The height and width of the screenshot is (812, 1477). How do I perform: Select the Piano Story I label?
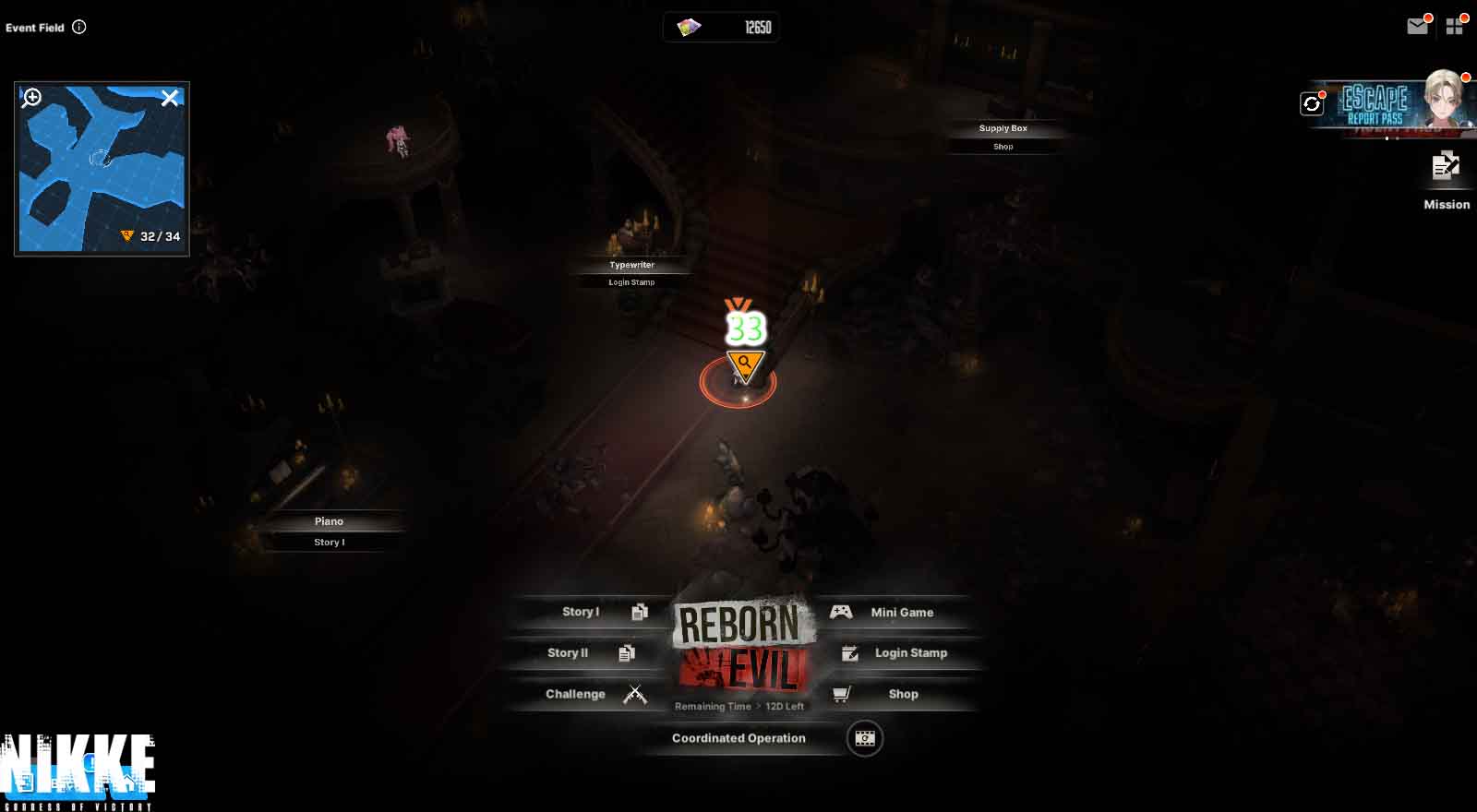point(330,531)
